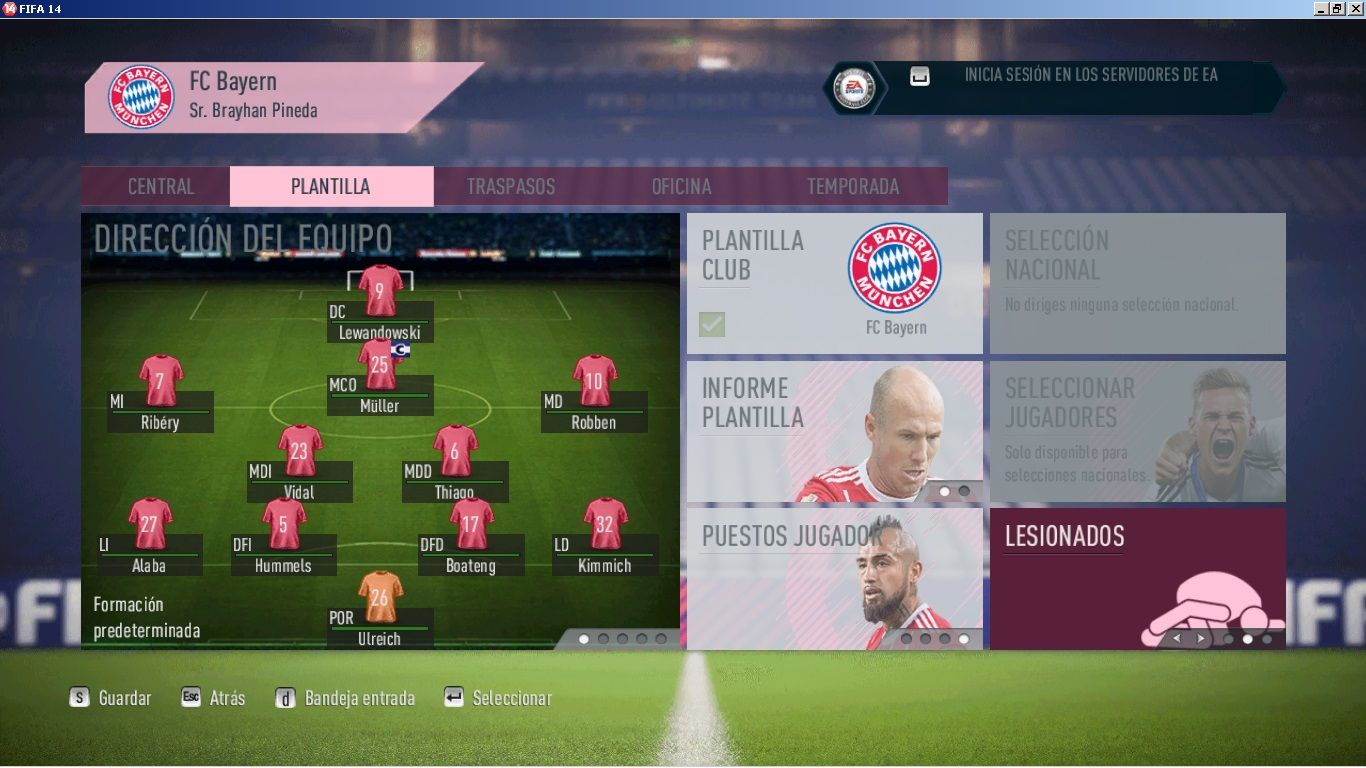The height and width of the screenshot is (768, 1366).
Task: Click the FC Bayern club header badge
Action: (141, 97)
